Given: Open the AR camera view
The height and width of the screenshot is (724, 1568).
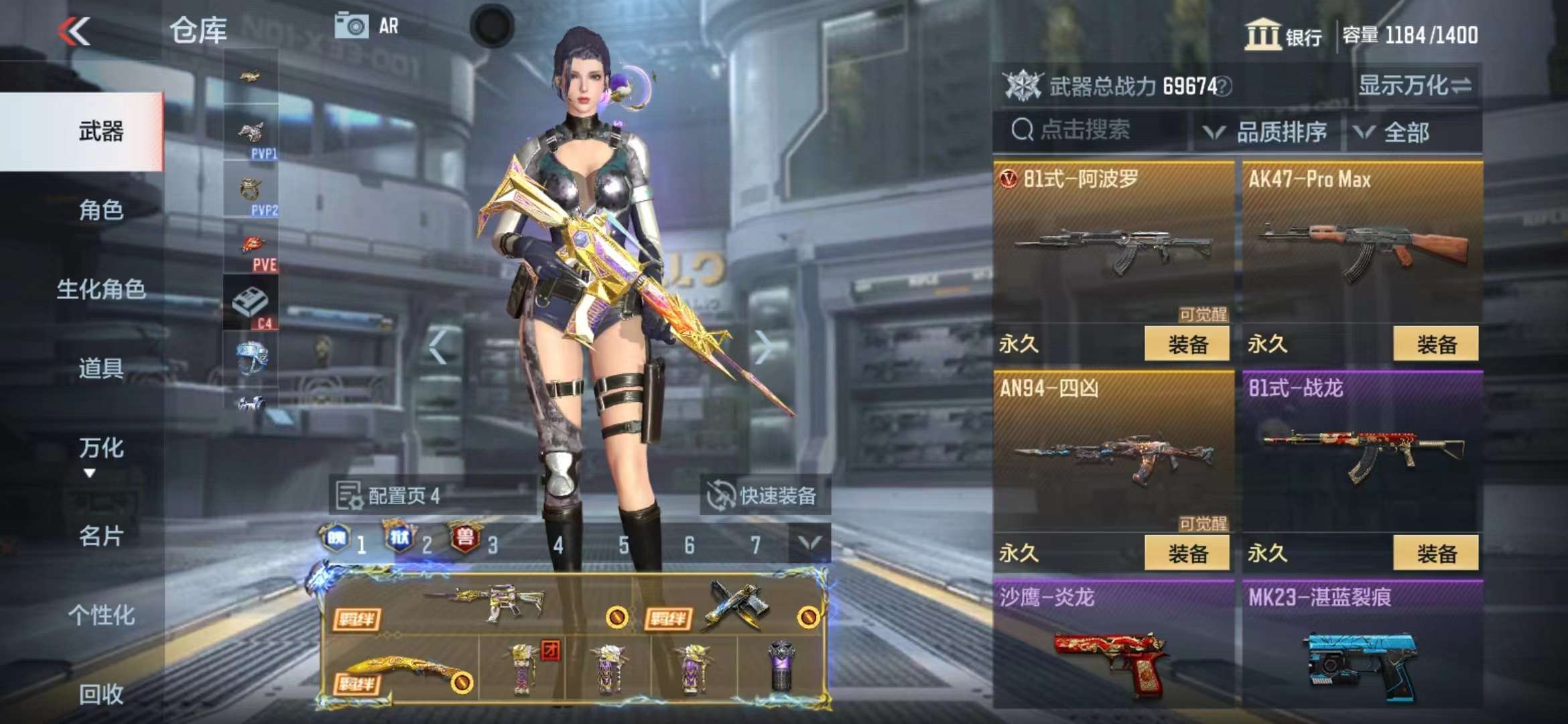Looking at the screenshot, I should 367,26.
